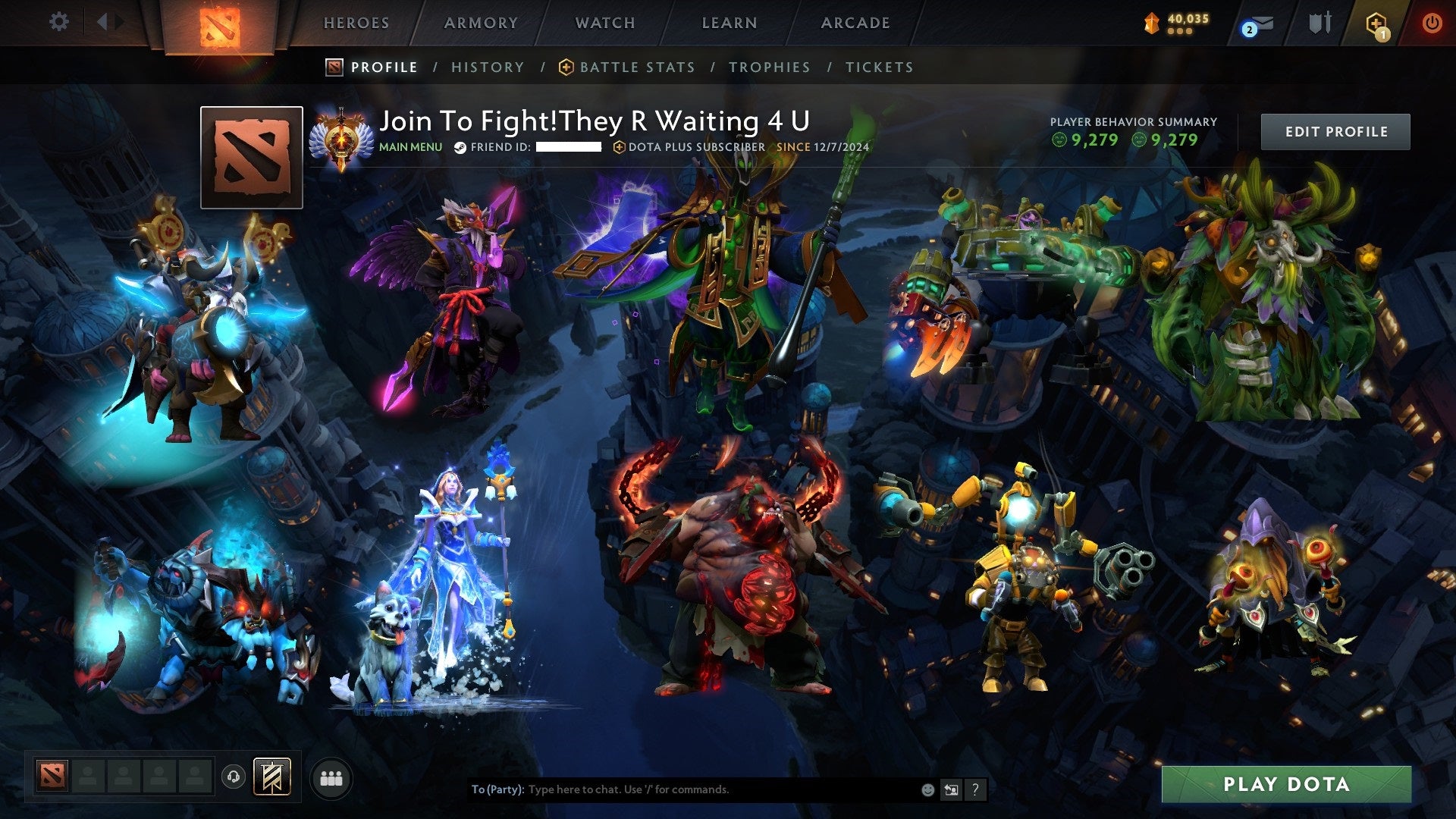Select the armory shield and sword icon
Image resolution: width=1456 pixels, height=819 pixels.
pyautogui.click(x=1320, y=23)
